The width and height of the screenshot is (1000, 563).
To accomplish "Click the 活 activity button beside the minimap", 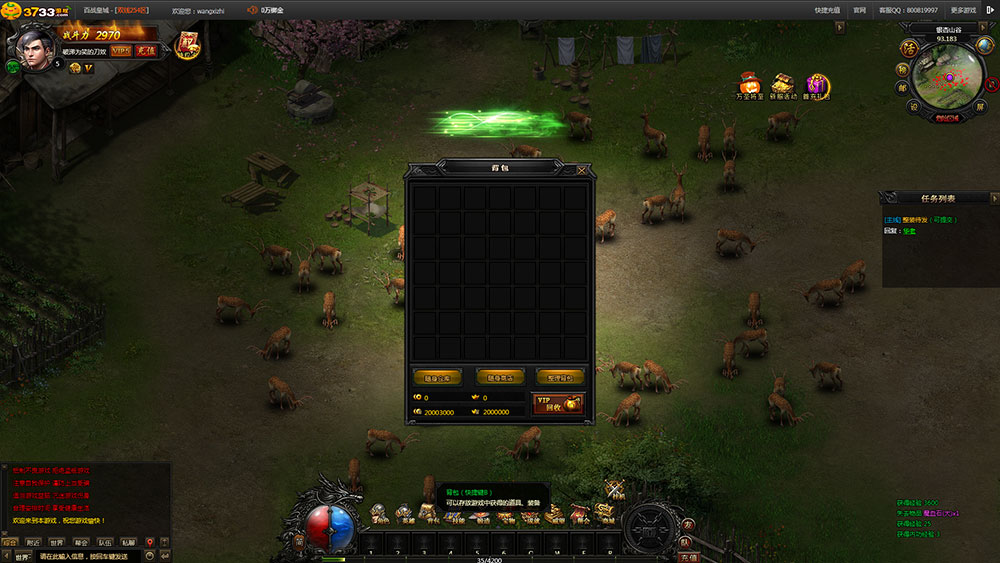I will point(909,47).
